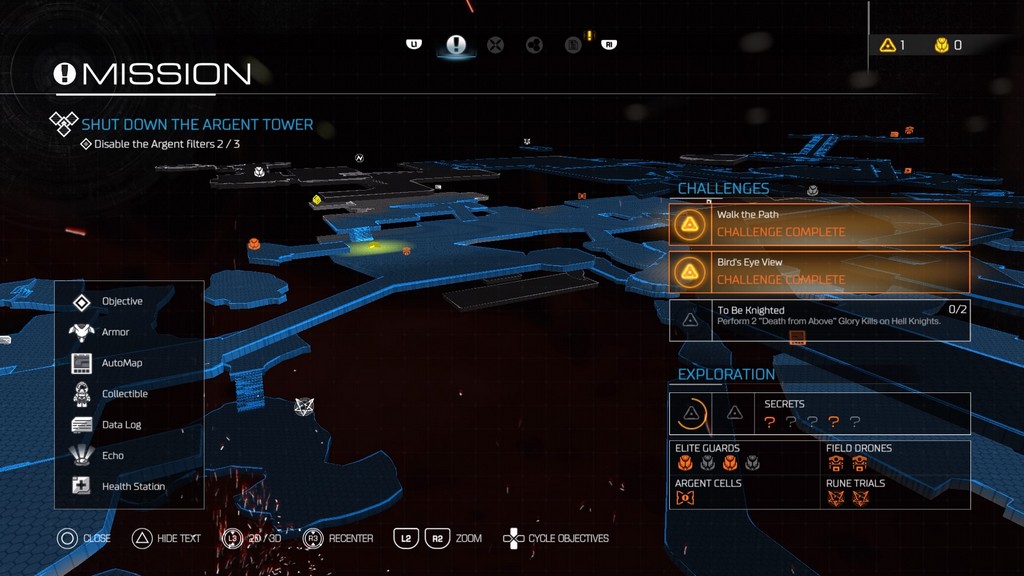The height and width of the screenshot is (576, 1024).
Task: Select the Bird's Eye View challenge
Action: [x=819, y=271]
